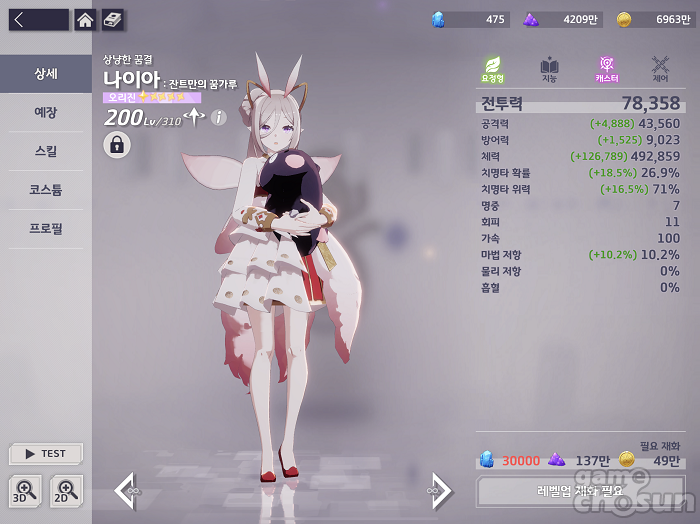700x524 pixels.
Task: Select the 상세 detail tab
Action: click(x=46, y=74)
